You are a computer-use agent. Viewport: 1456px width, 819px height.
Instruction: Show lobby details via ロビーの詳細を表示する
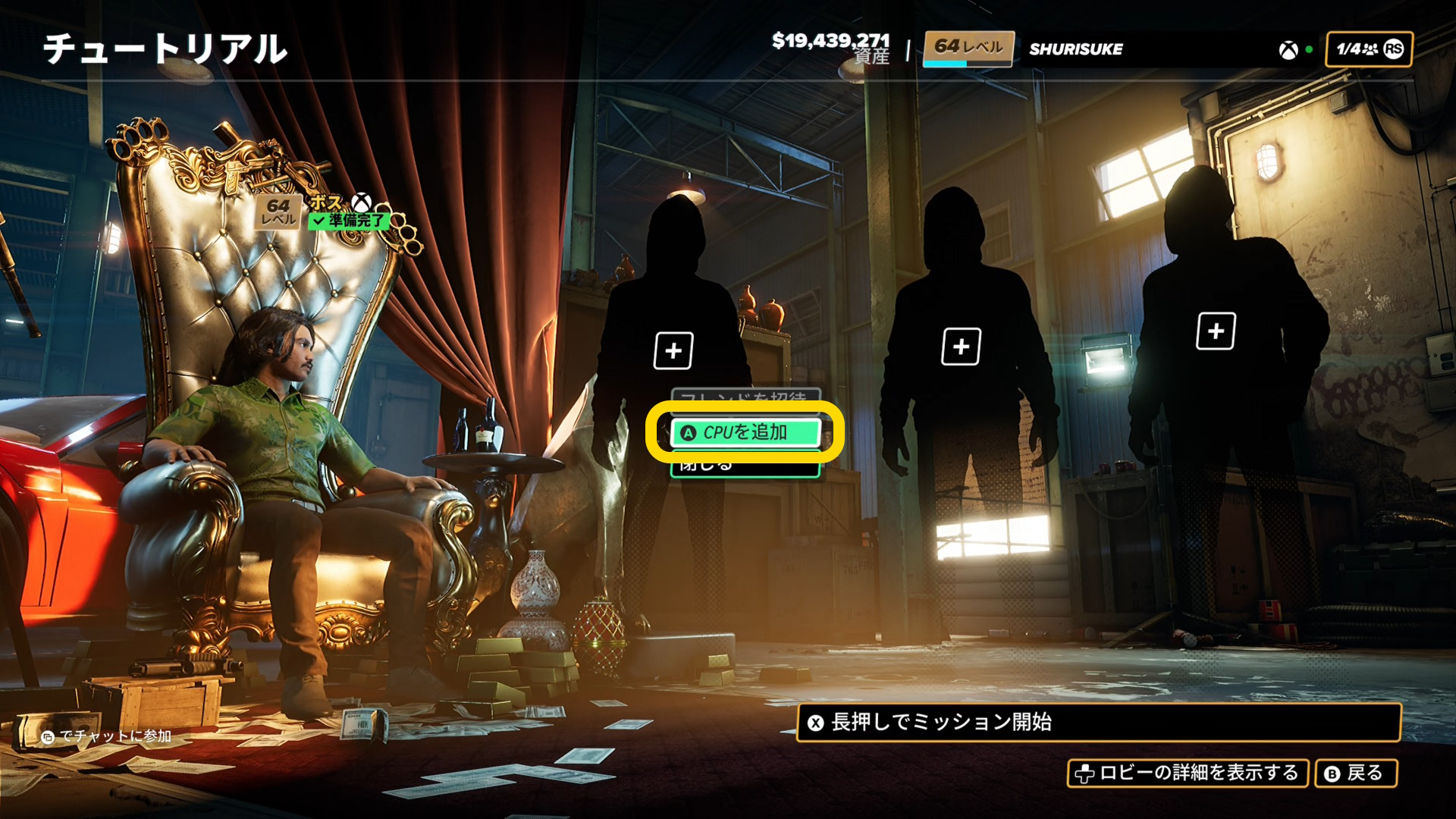pos(1188,773)
